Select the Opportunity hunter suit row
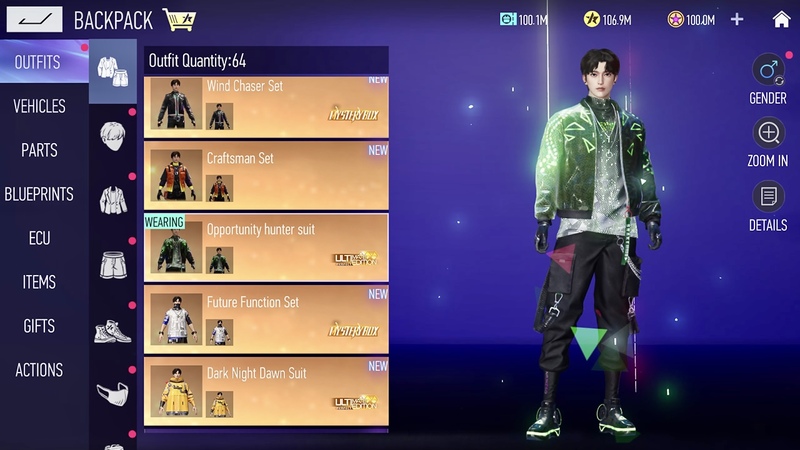Viewport: 800px width, 450px height. (x=266, y=246)
